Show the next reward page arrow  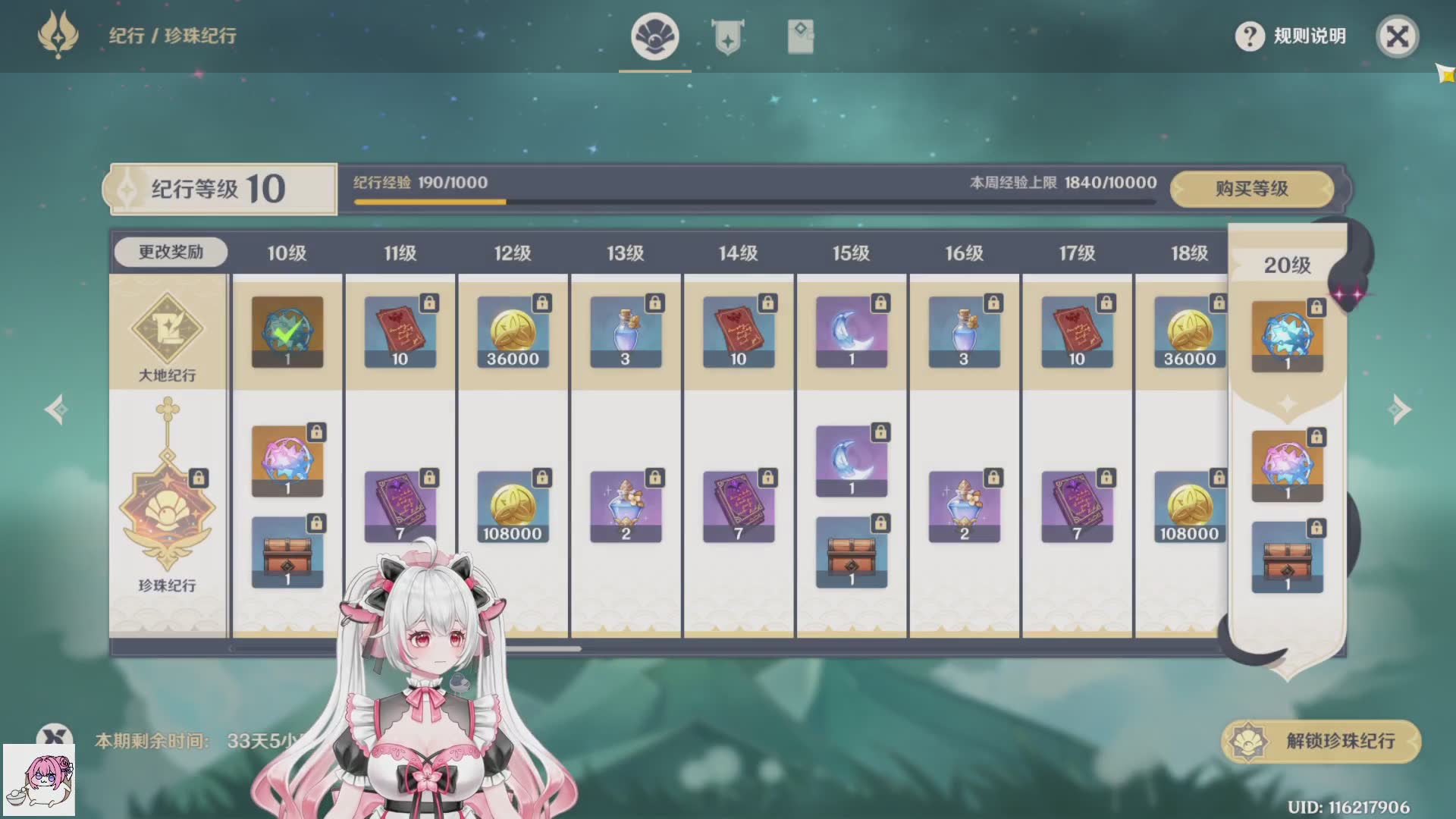(x=1399, y=409)
